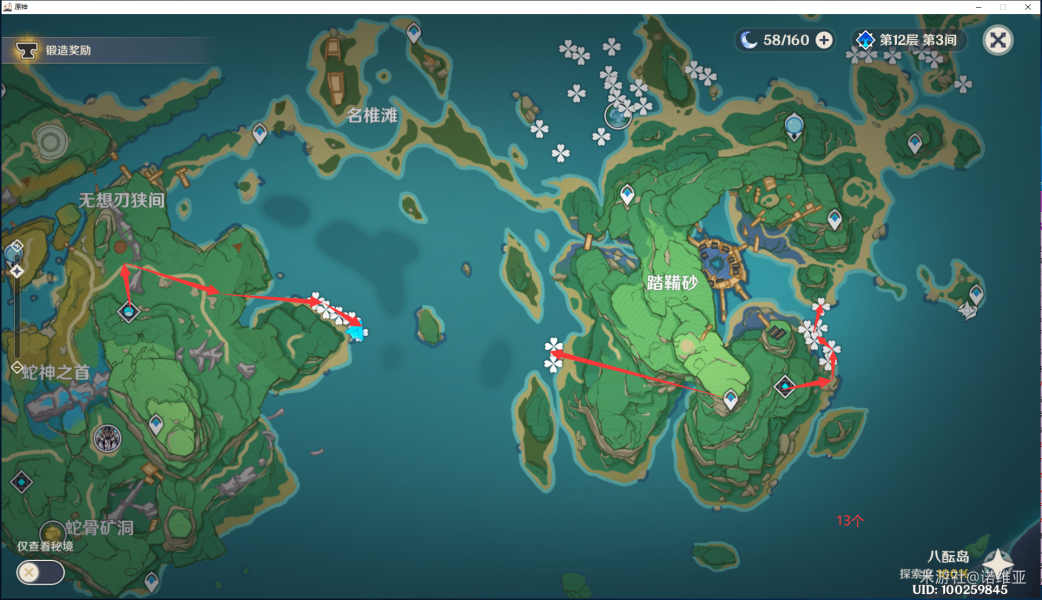1042x600 pixels.
Task: Select the domain marker below 无想刃狭间
Action: [x=128, y=312]
